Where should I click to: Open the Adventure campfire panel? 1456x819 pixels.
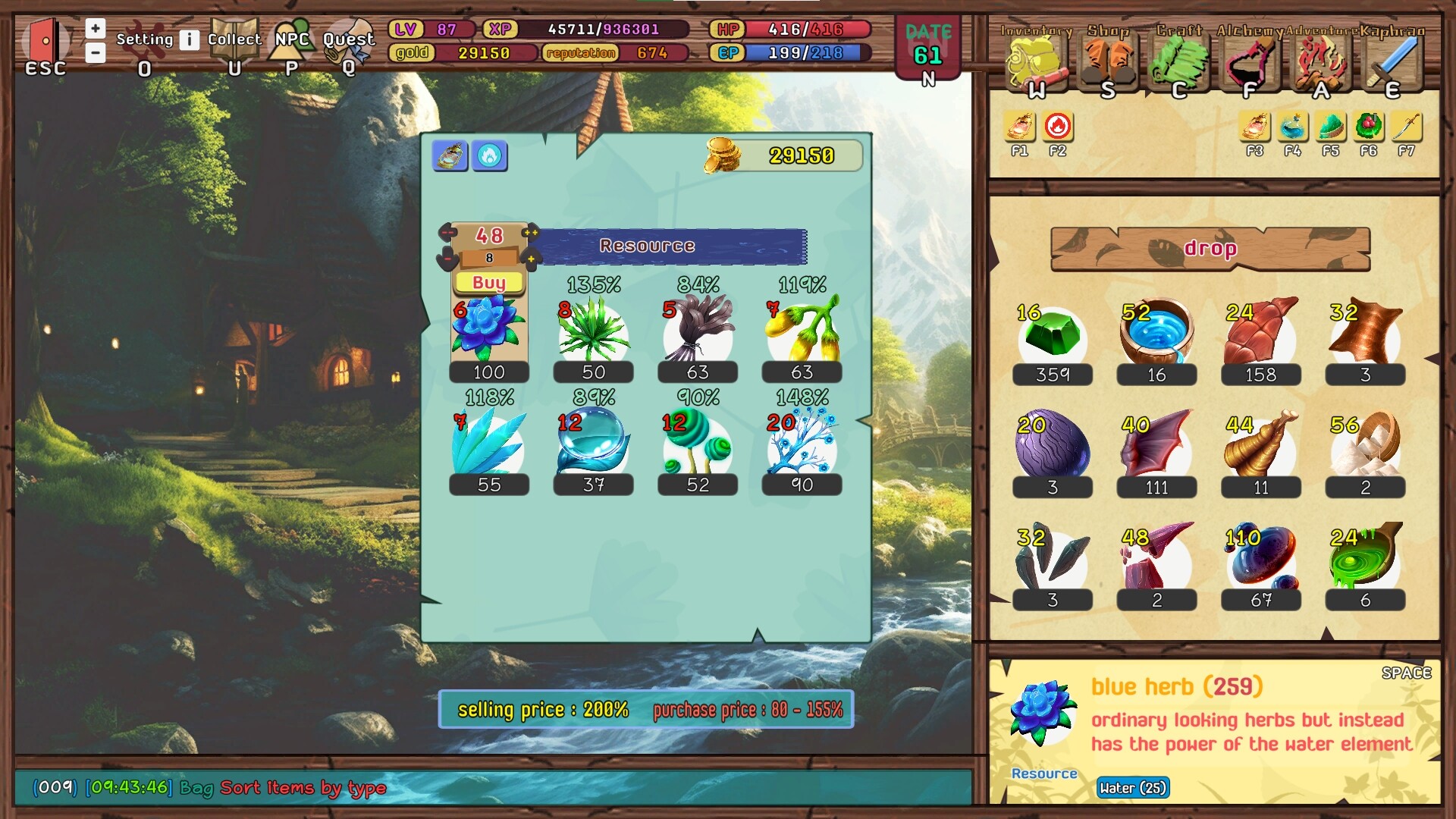coord(1319,61)
